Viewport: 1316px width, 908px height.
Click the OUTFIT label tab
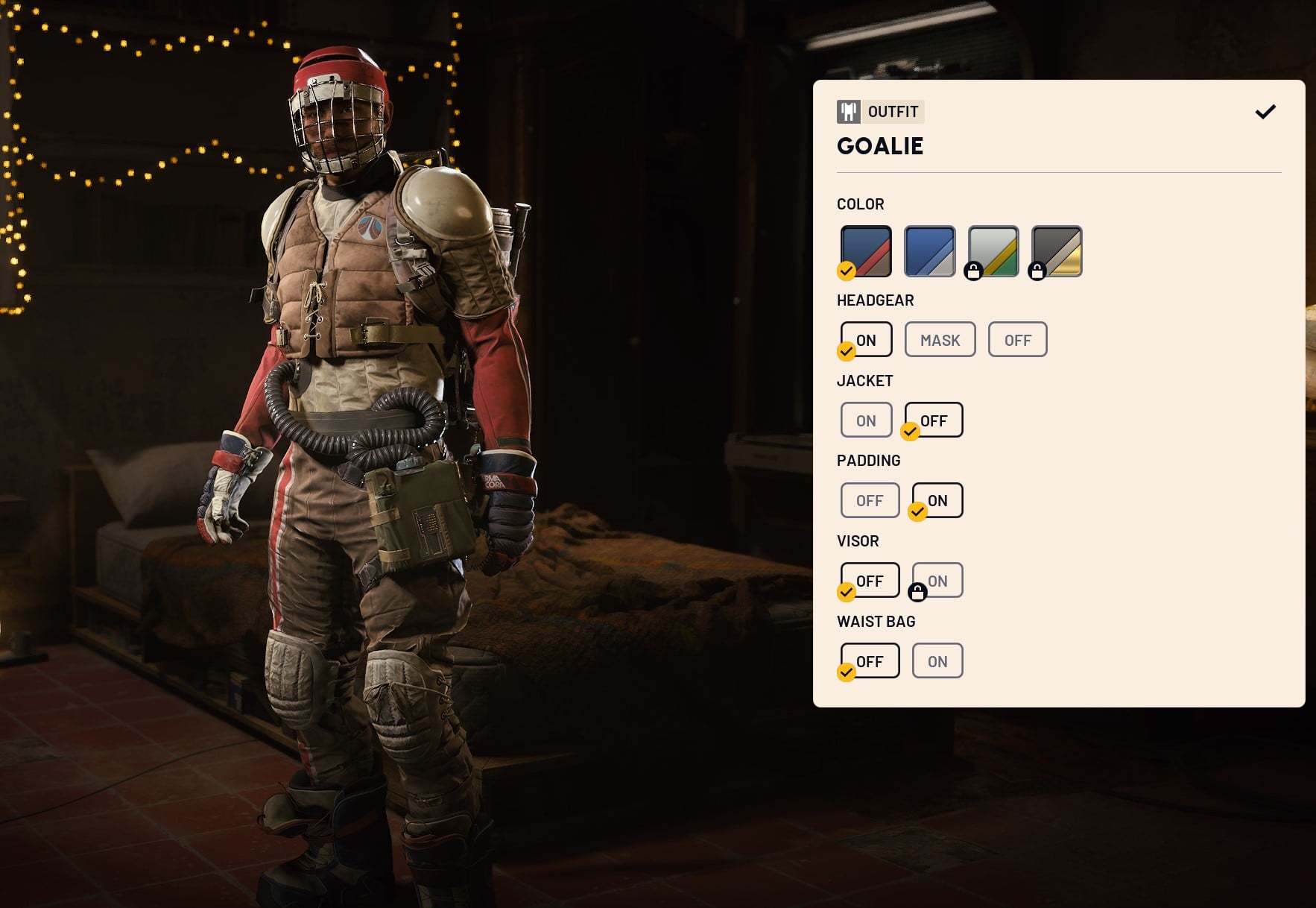tap(892, 112)
